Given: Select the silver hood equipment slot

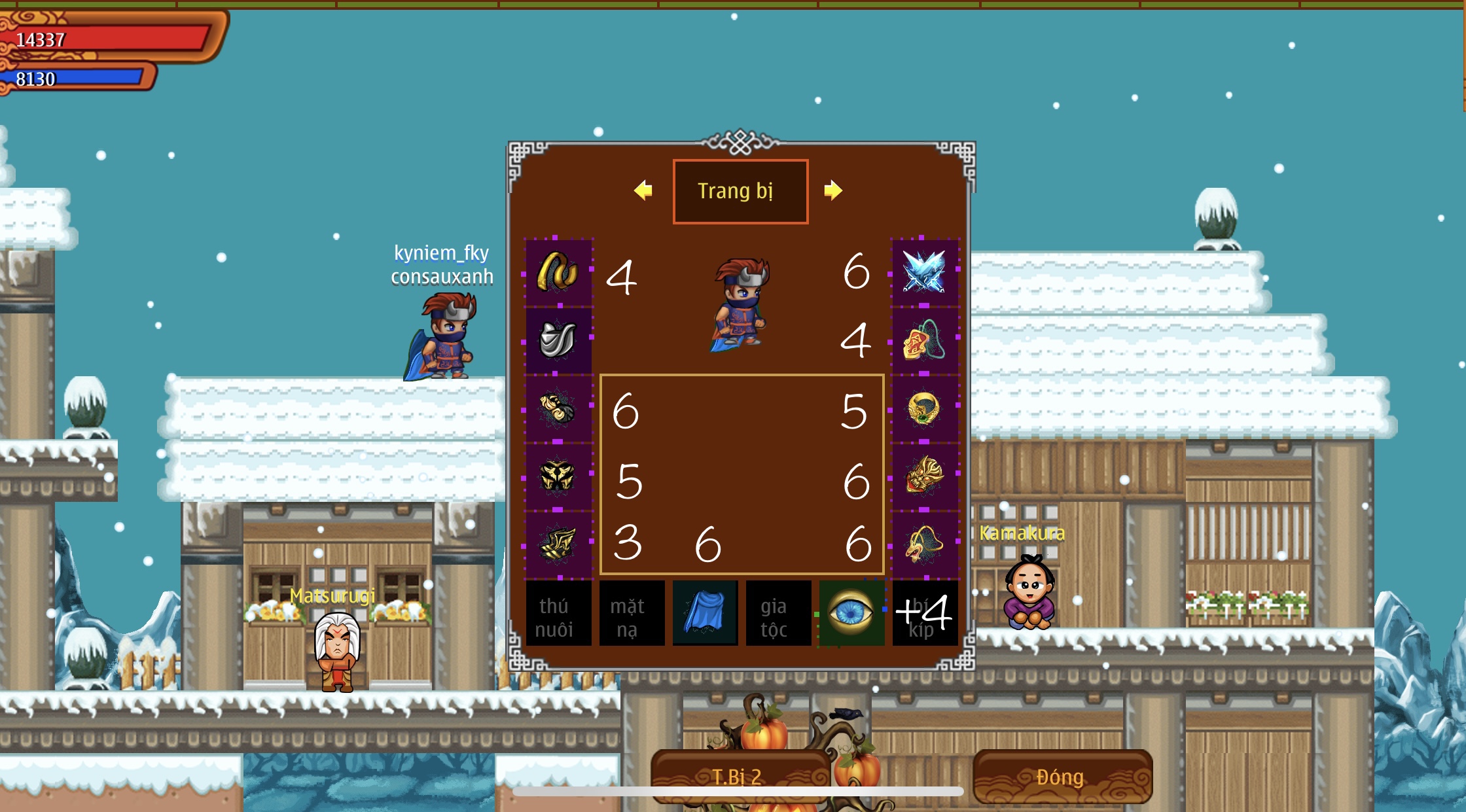Looking at the screenshot, I should click(558, 340).
